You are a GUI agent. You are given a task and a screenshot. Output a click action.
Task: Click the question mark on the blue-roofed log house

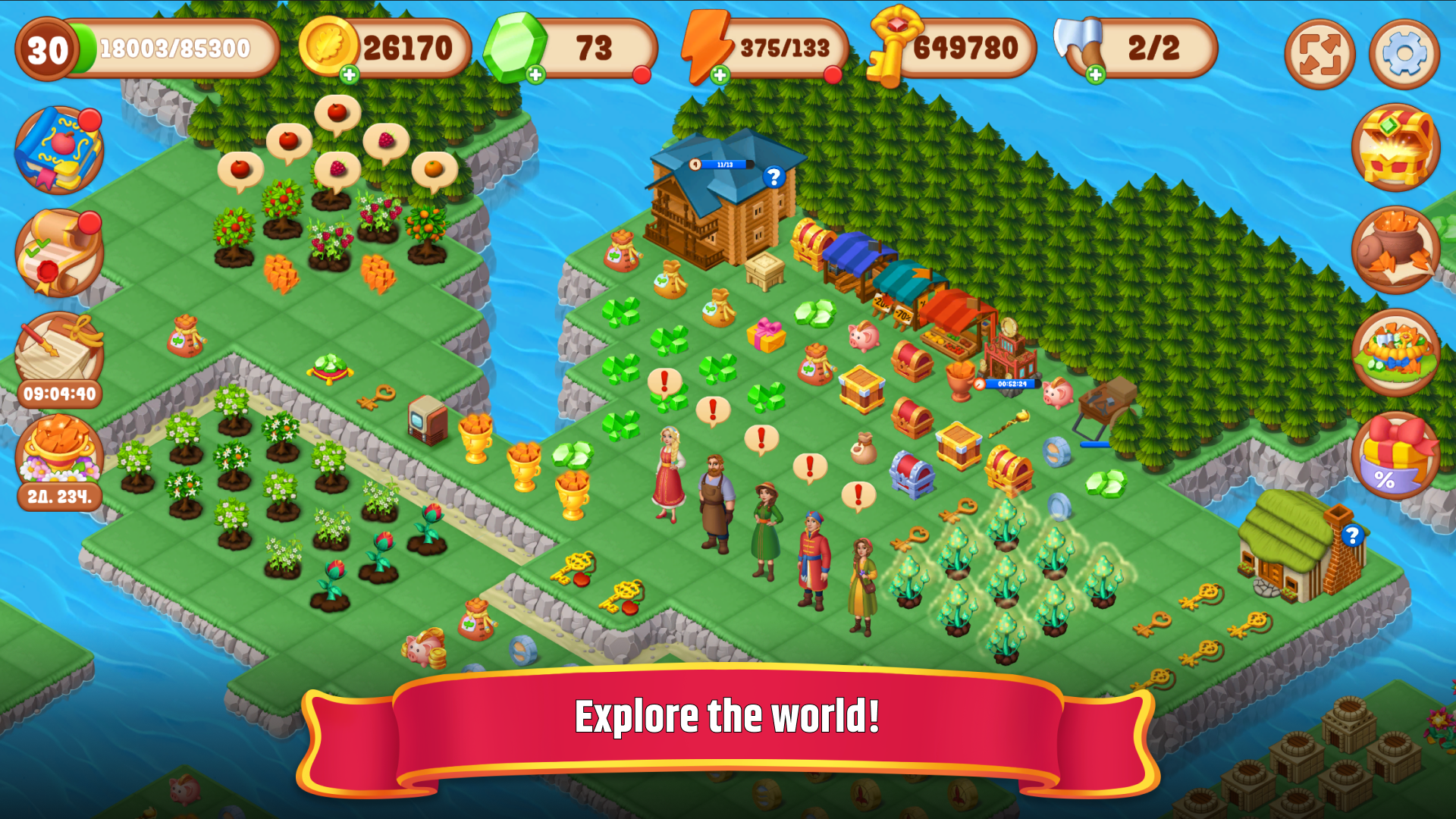[x=773, y=178]
